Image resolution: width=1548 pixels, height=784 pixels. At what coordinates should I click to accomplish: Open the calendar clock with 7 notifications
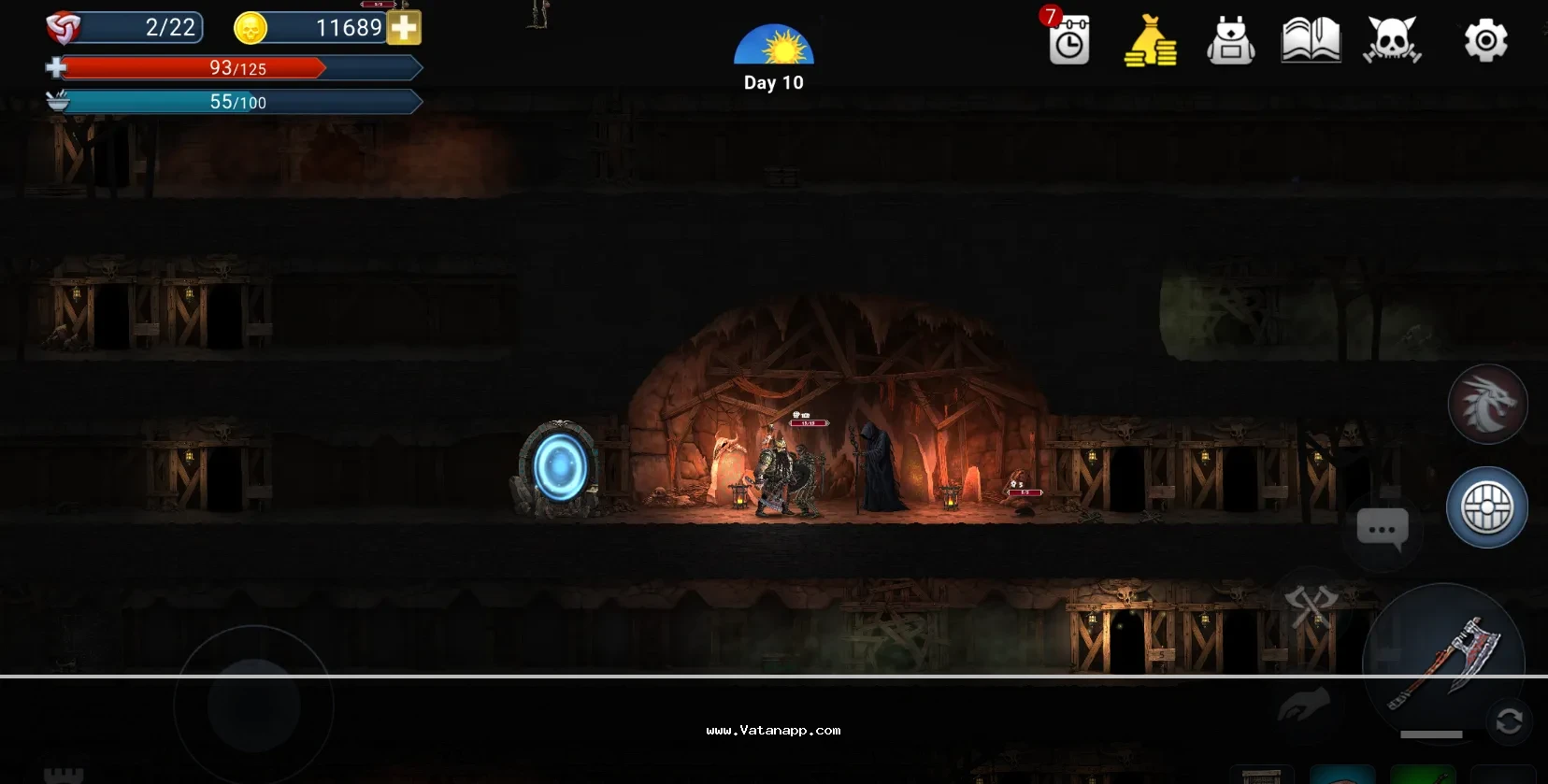coord(1068,41)
